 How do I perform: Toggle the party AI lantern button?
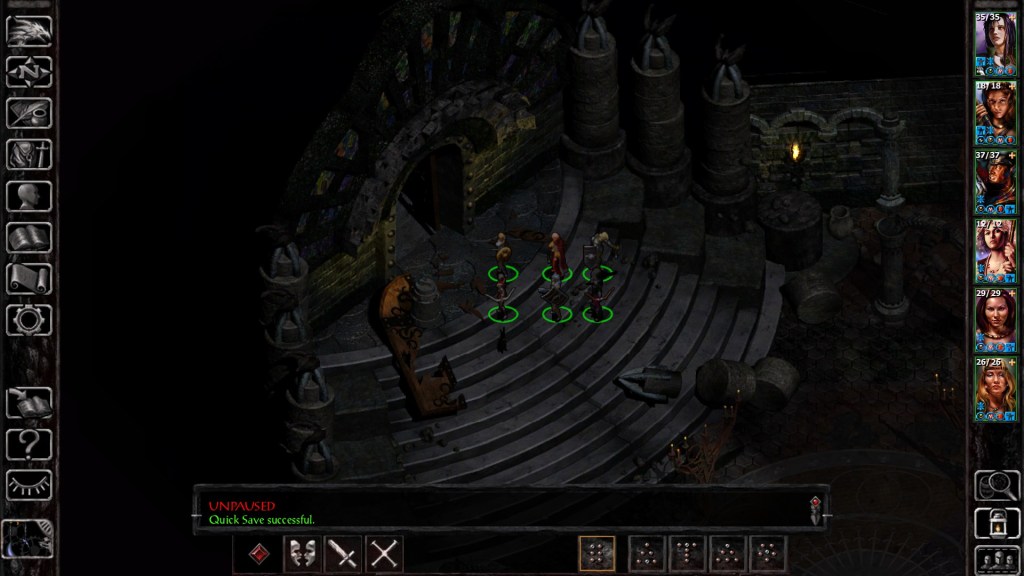pos(996,522)
